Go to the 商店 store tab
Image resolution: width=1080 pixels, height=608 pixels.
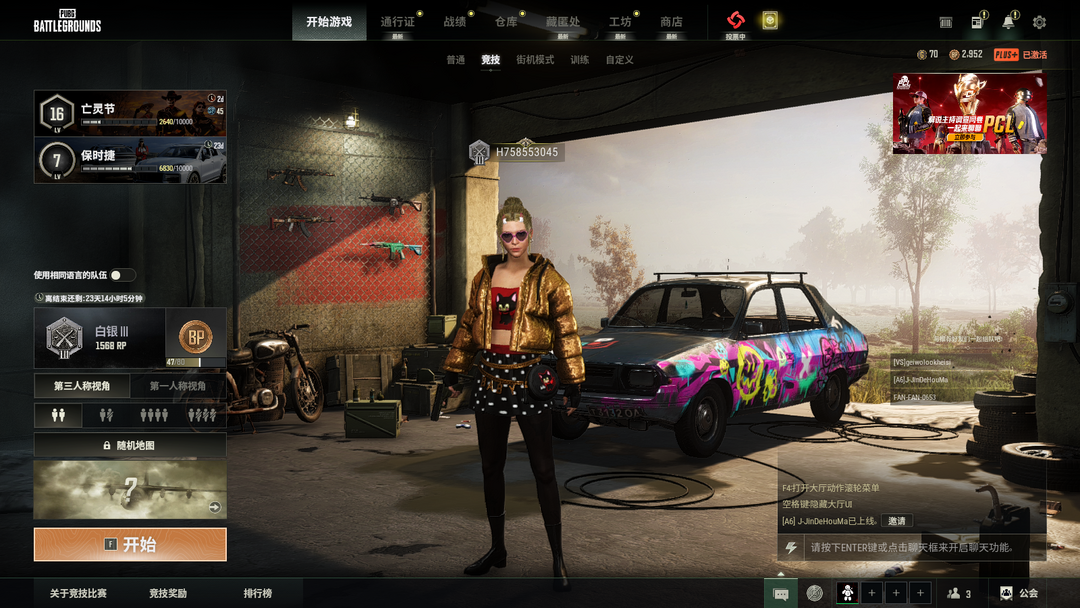coord(671,22)
